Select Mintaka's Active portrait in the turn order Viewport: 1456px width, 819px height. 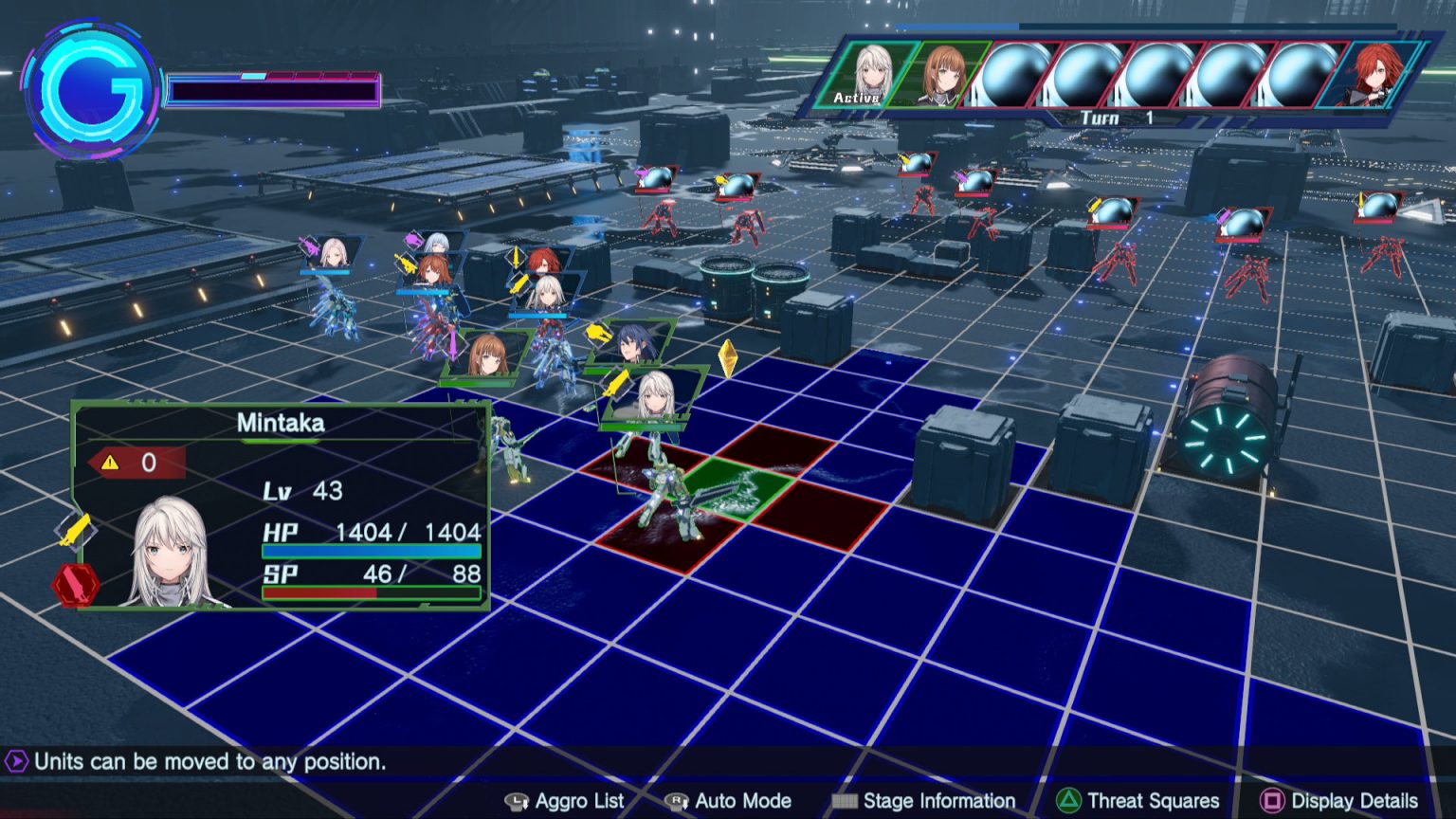[x=864, y=74]
